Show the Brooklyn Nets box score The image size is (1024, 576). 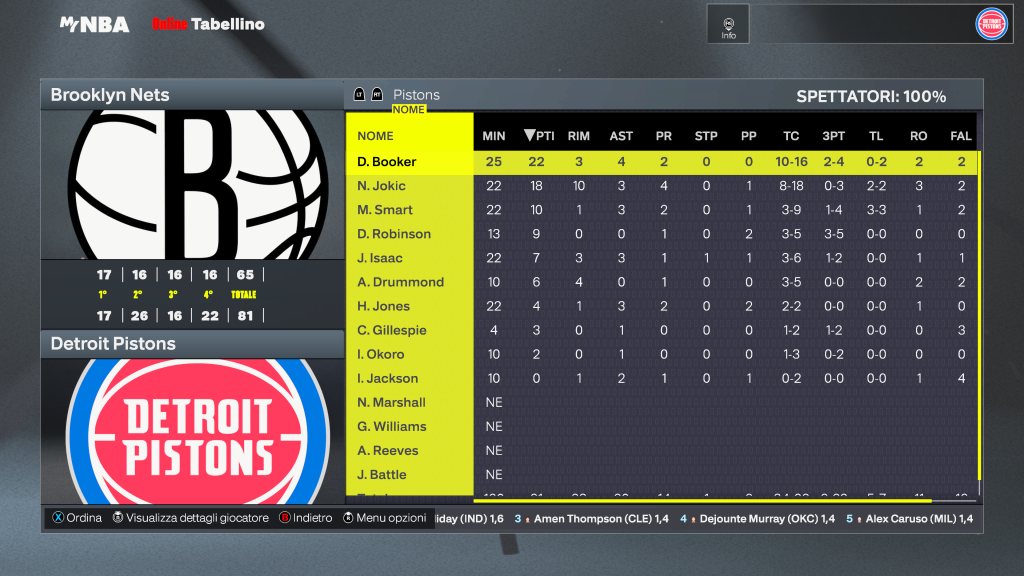(110, 95)
